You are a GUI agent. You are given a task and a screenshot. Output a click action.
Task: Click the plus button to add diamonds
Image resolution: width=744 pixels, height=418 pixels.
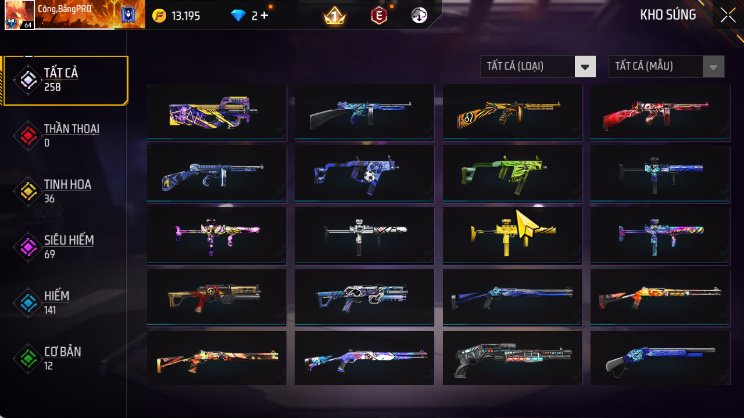coord(264,16)
